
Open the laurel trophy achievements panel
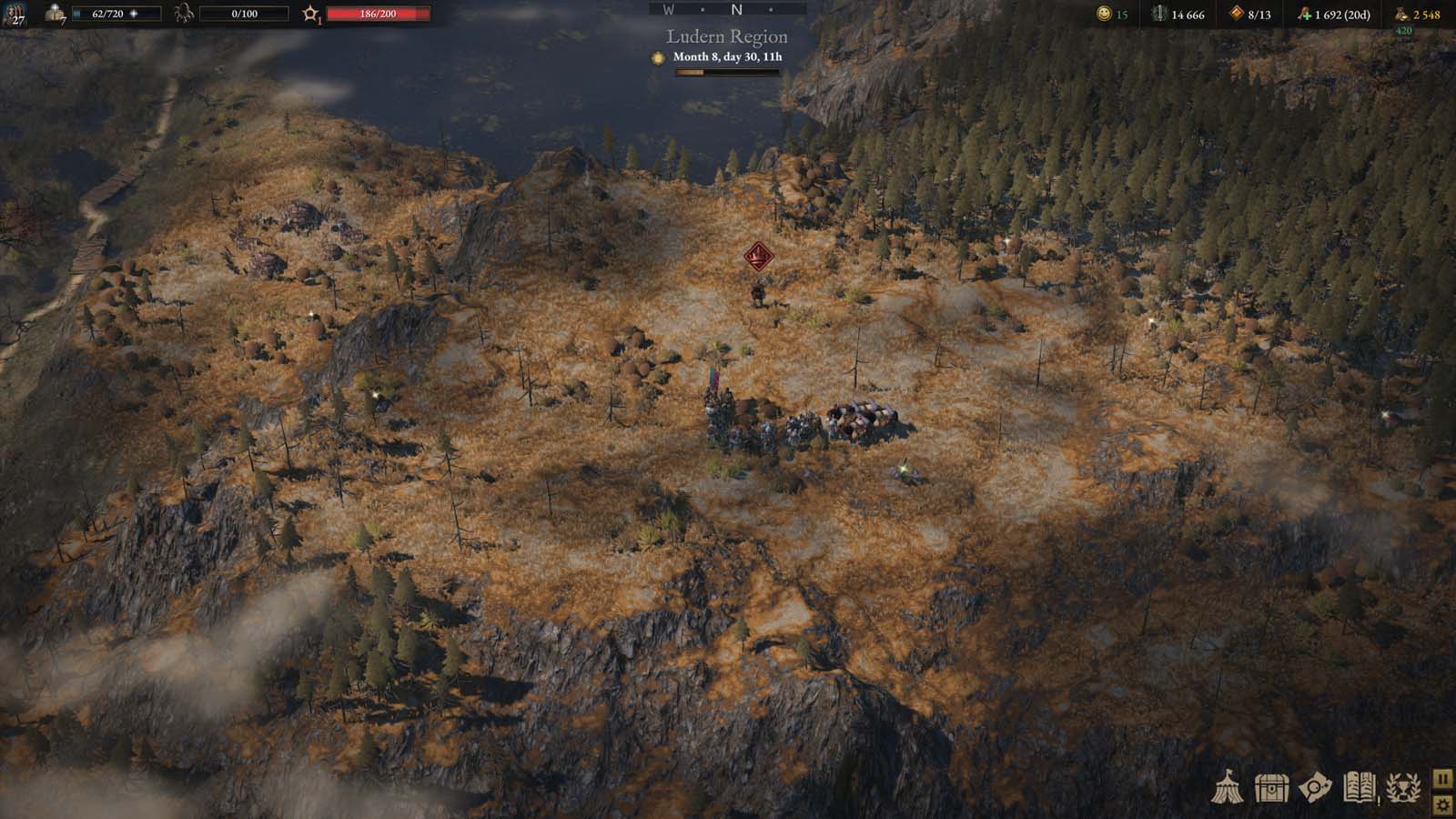(x=1402, y=788)
